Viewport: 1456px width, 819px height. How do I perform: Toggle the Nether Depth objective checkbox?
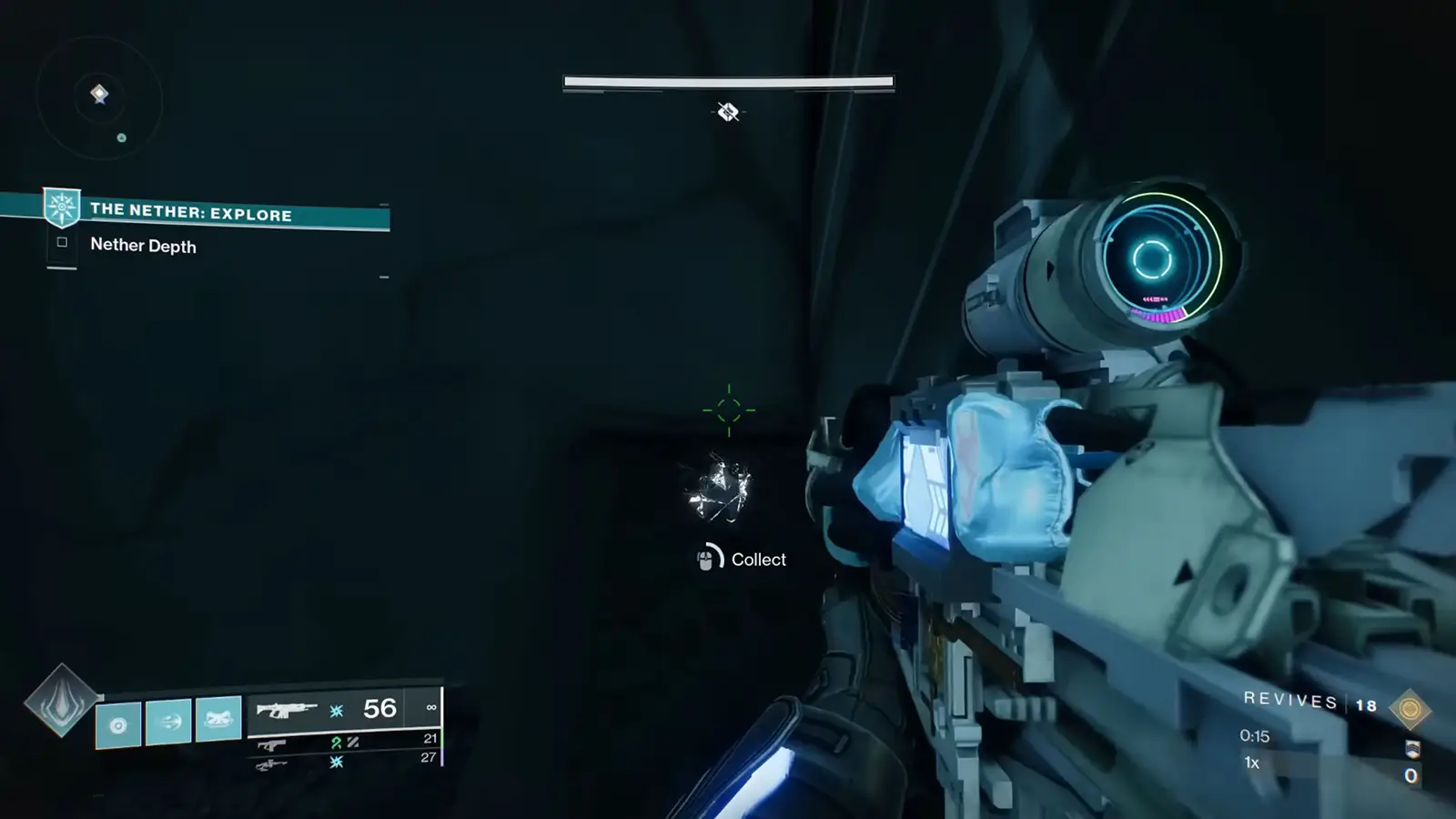click(x=62, y=241)
